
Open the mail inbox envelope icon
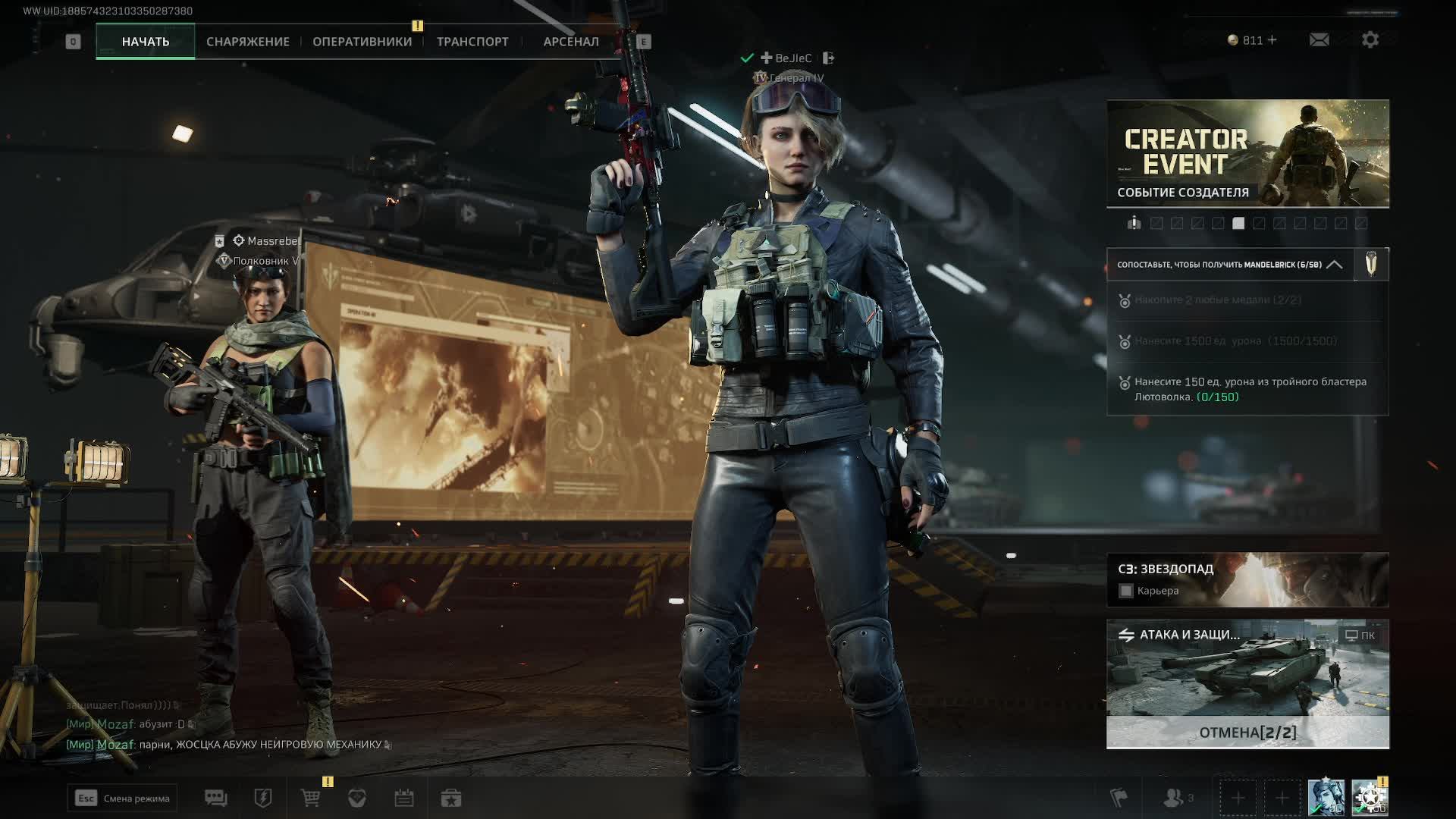pyautogui.click(x=1319, y=40)
